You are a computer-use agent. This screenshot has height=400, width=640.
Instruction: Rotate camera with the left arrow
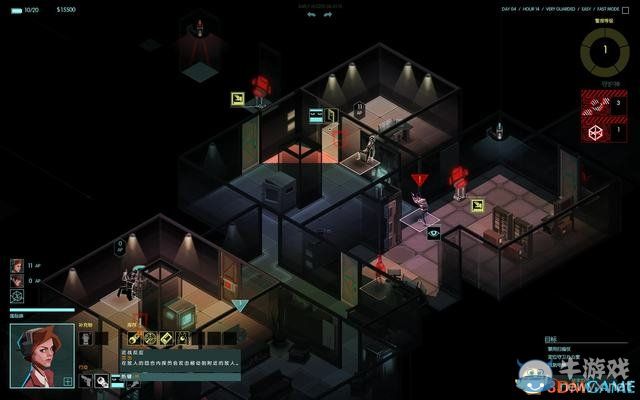click(311, 15)
